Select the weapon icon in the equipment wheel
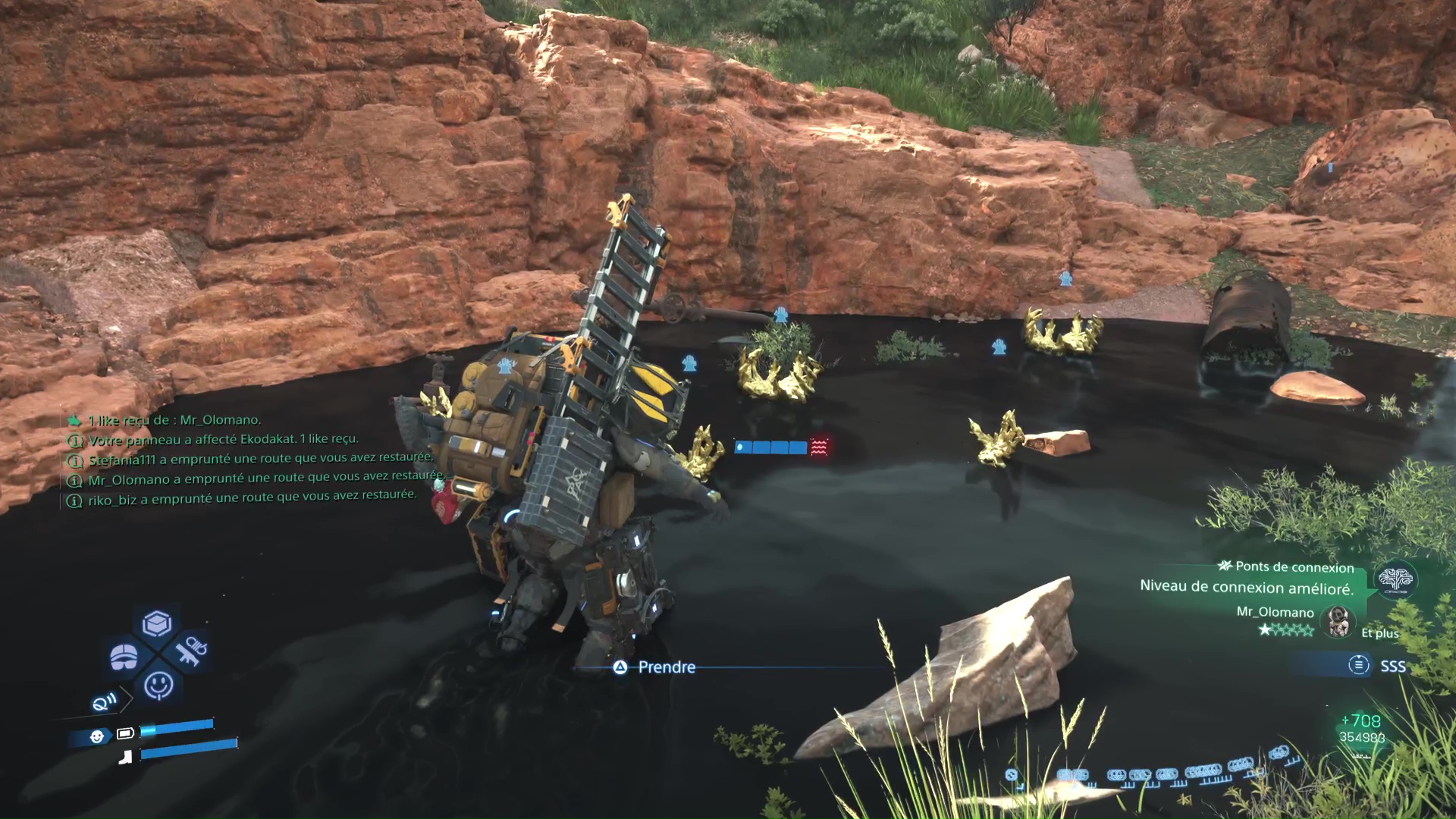 tap(190, 651)
